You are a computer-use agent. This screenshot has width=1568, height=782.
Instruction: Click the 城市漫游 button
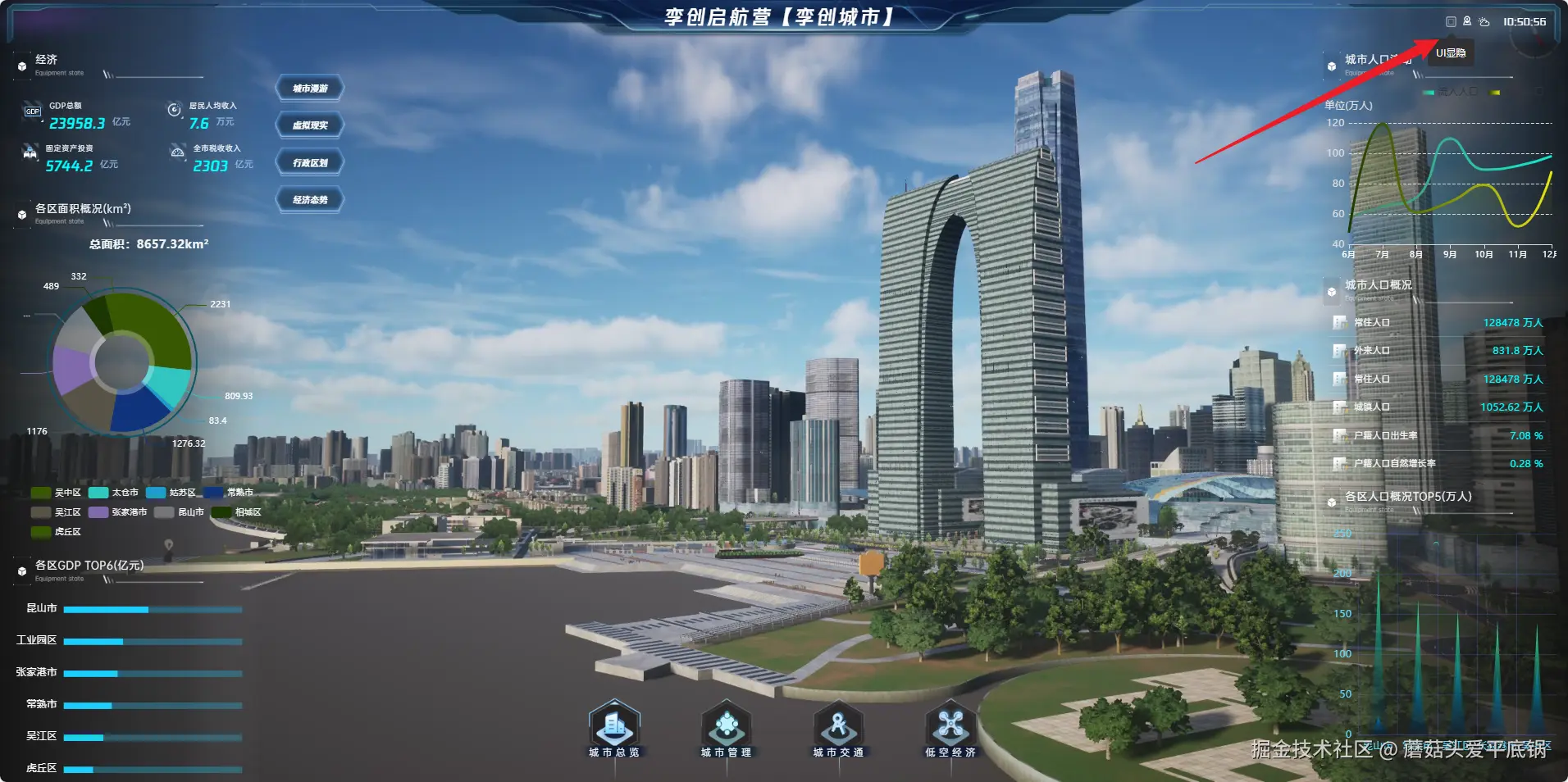pos(310,89)
